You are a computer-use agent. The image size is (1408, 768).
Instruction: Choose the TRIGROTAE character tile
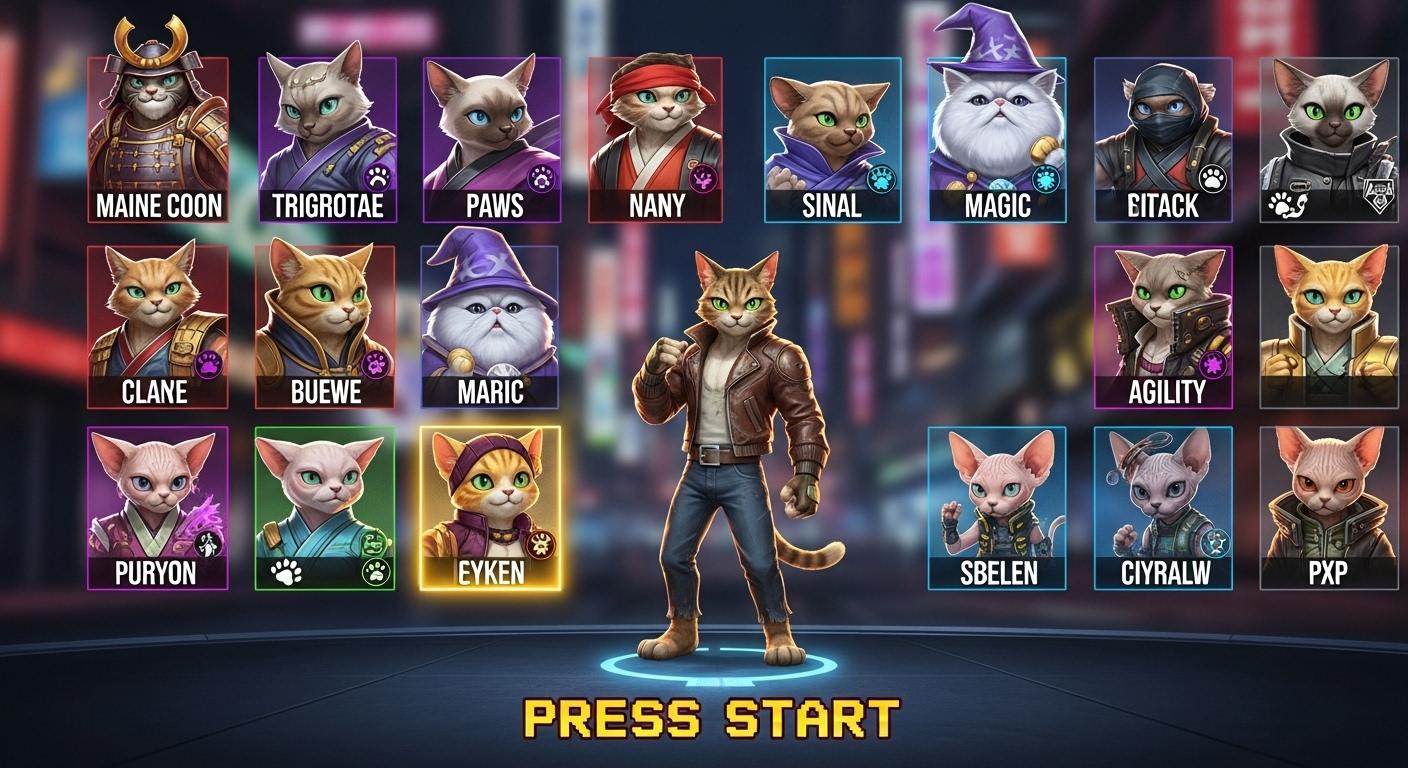point(327,138)
